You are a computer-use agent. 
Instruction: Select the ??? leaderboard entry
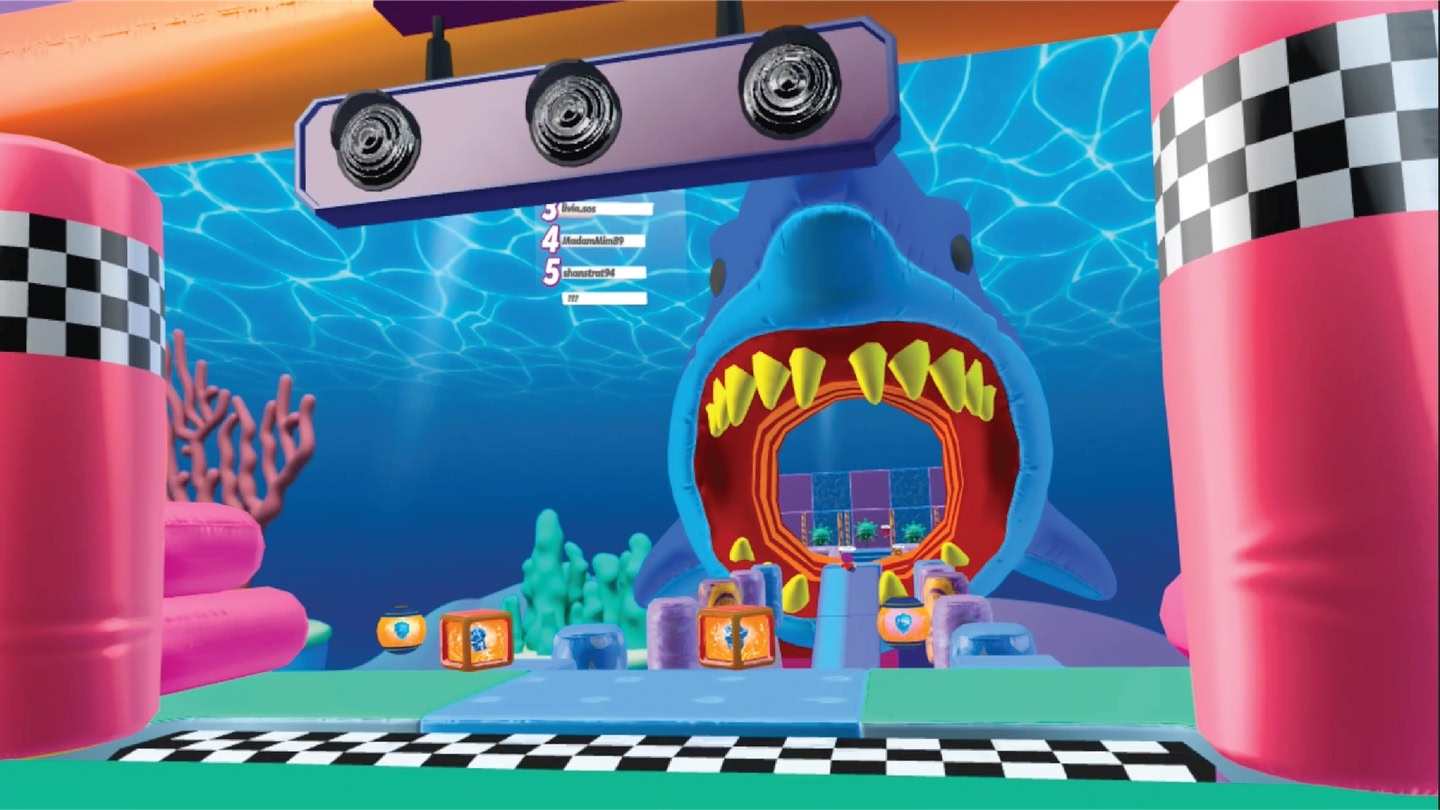tap(604, 298)
